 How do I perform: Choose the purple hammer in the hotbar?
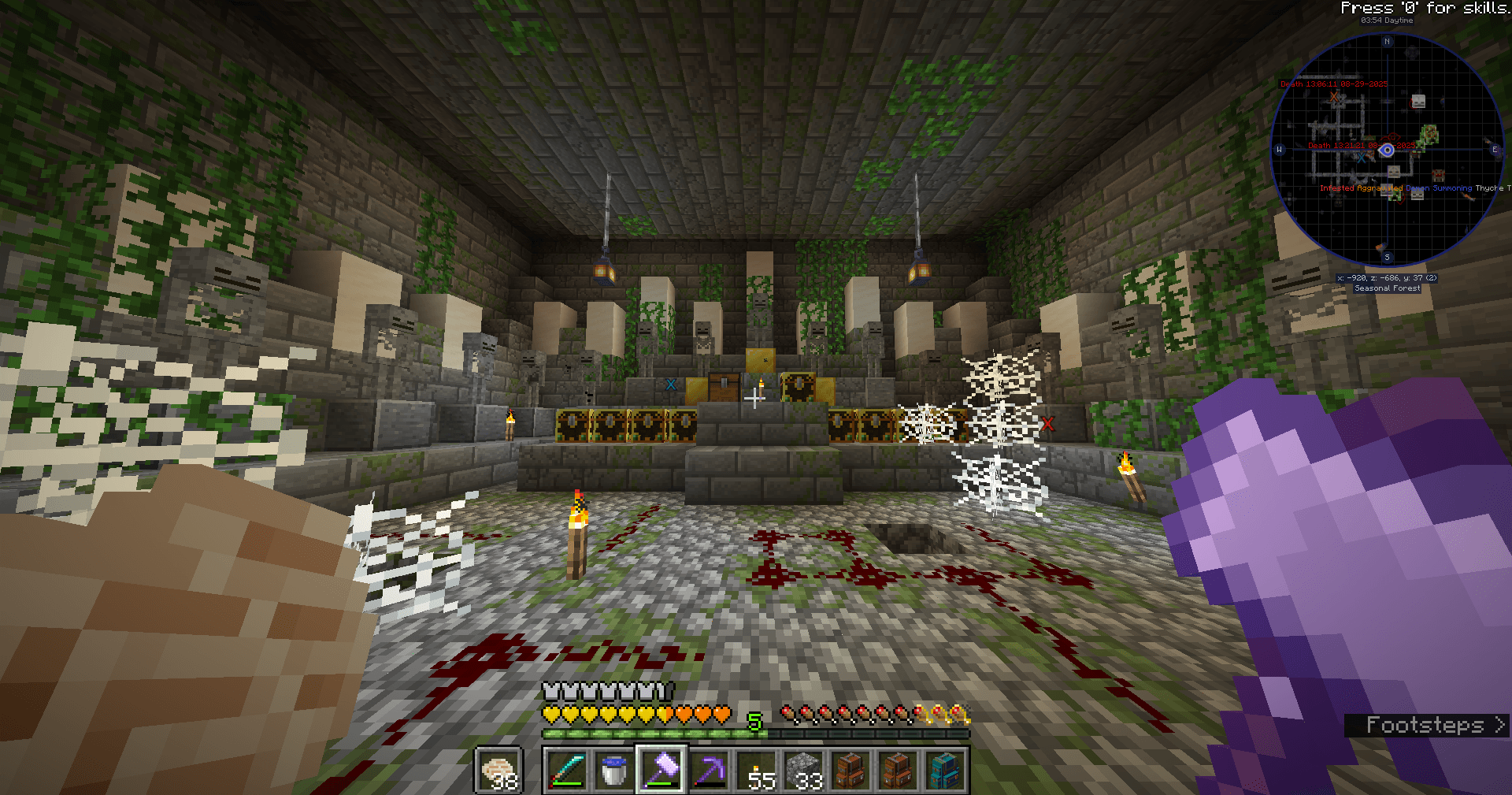(x=661, y=770)
